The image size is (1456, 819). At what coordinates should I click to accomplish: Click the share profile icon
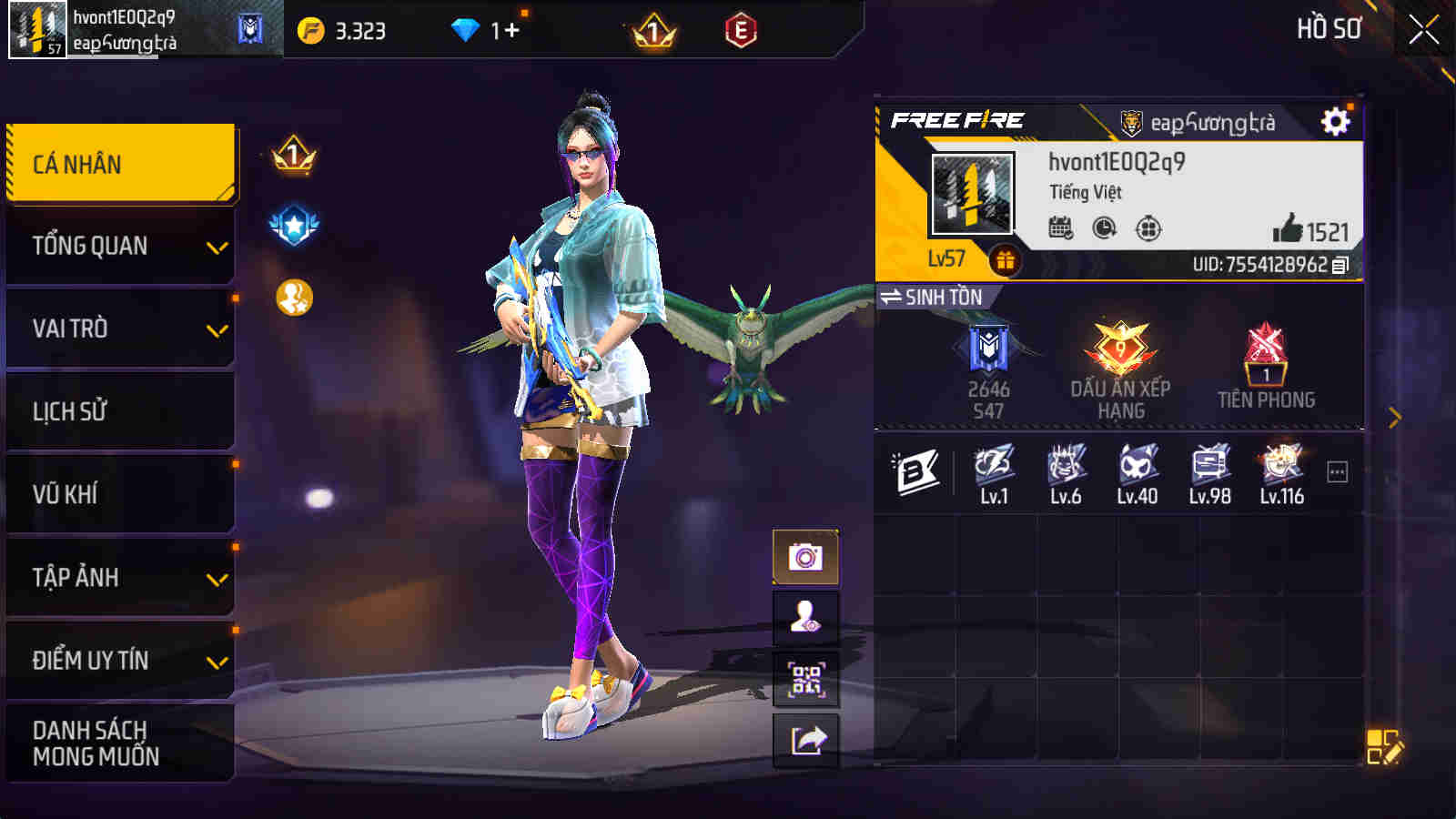(x=808, y=739)
